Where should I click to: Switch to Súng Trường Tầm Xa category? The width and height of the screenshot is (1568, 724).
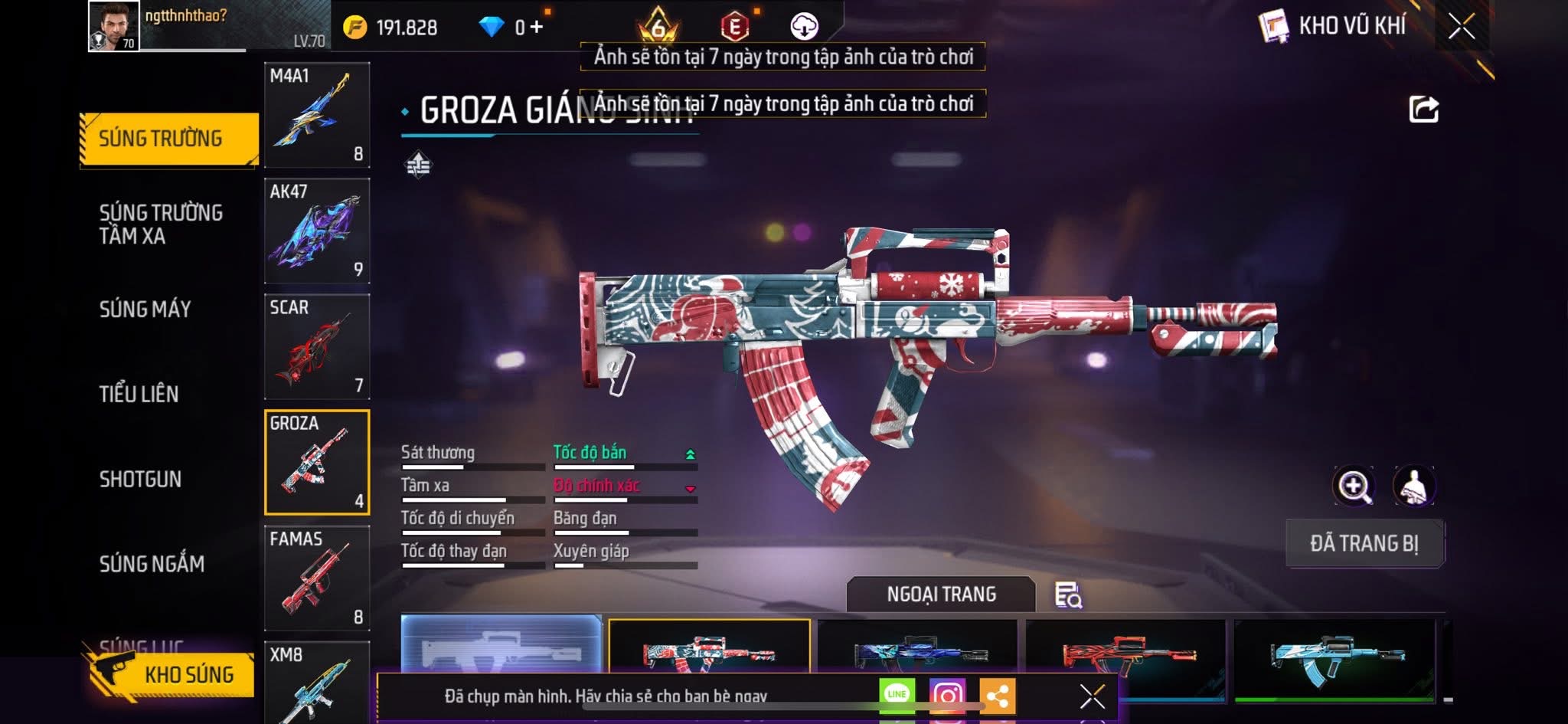161,224
